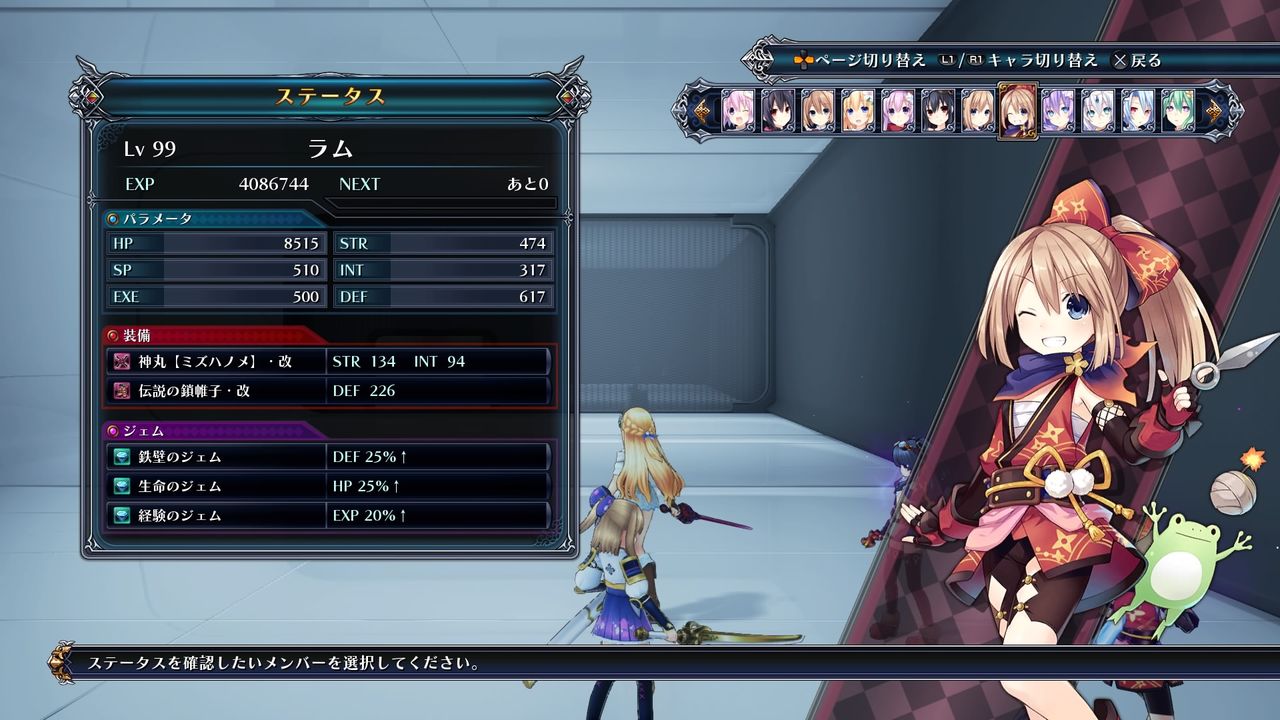Choose the 鉄壁のジェム gem slot
Viewport: 1280px width, 720px height.
pos(330,457)
